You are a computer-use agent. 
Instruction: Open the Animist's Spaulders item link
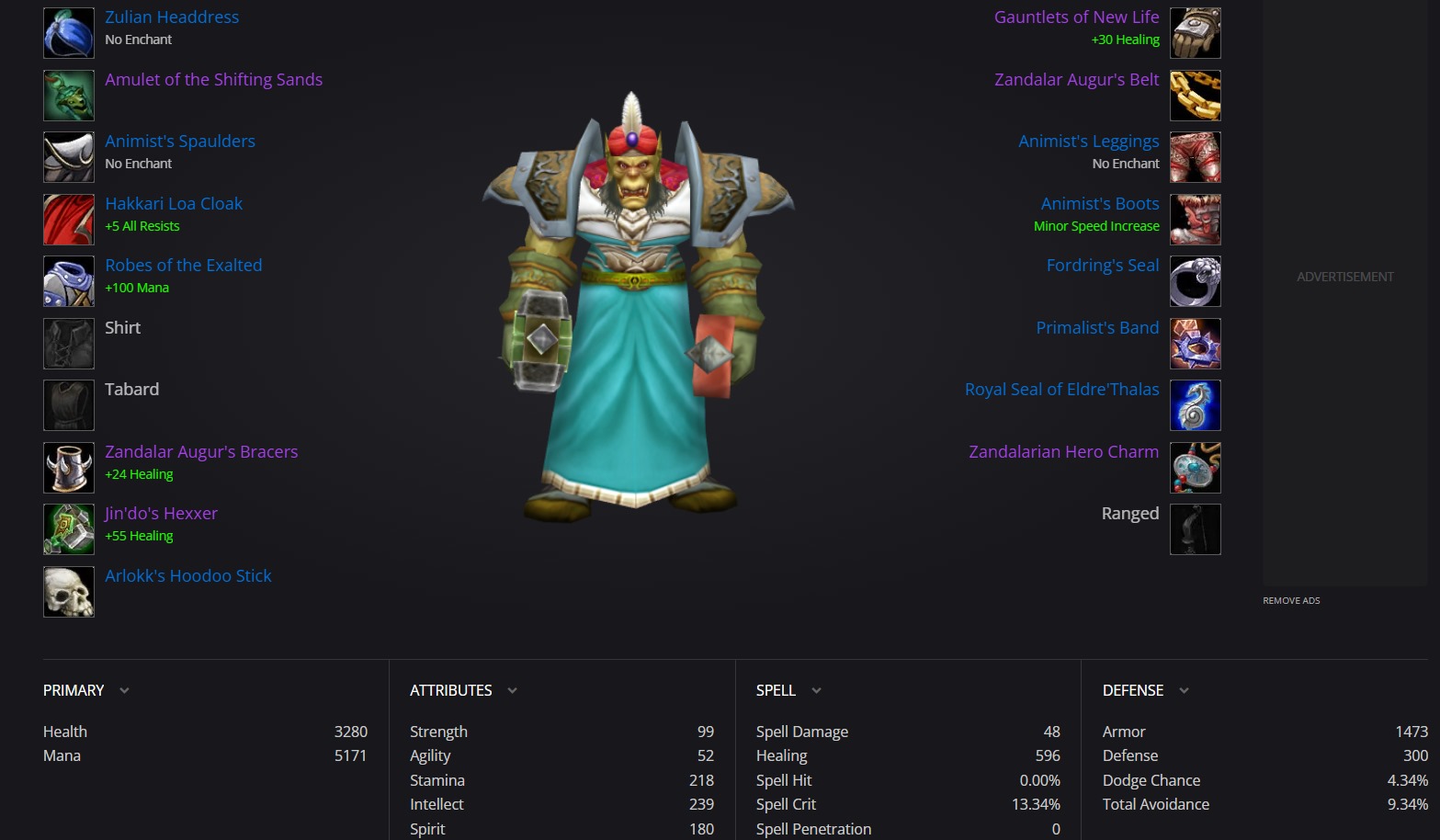click(x=180, y=142)
